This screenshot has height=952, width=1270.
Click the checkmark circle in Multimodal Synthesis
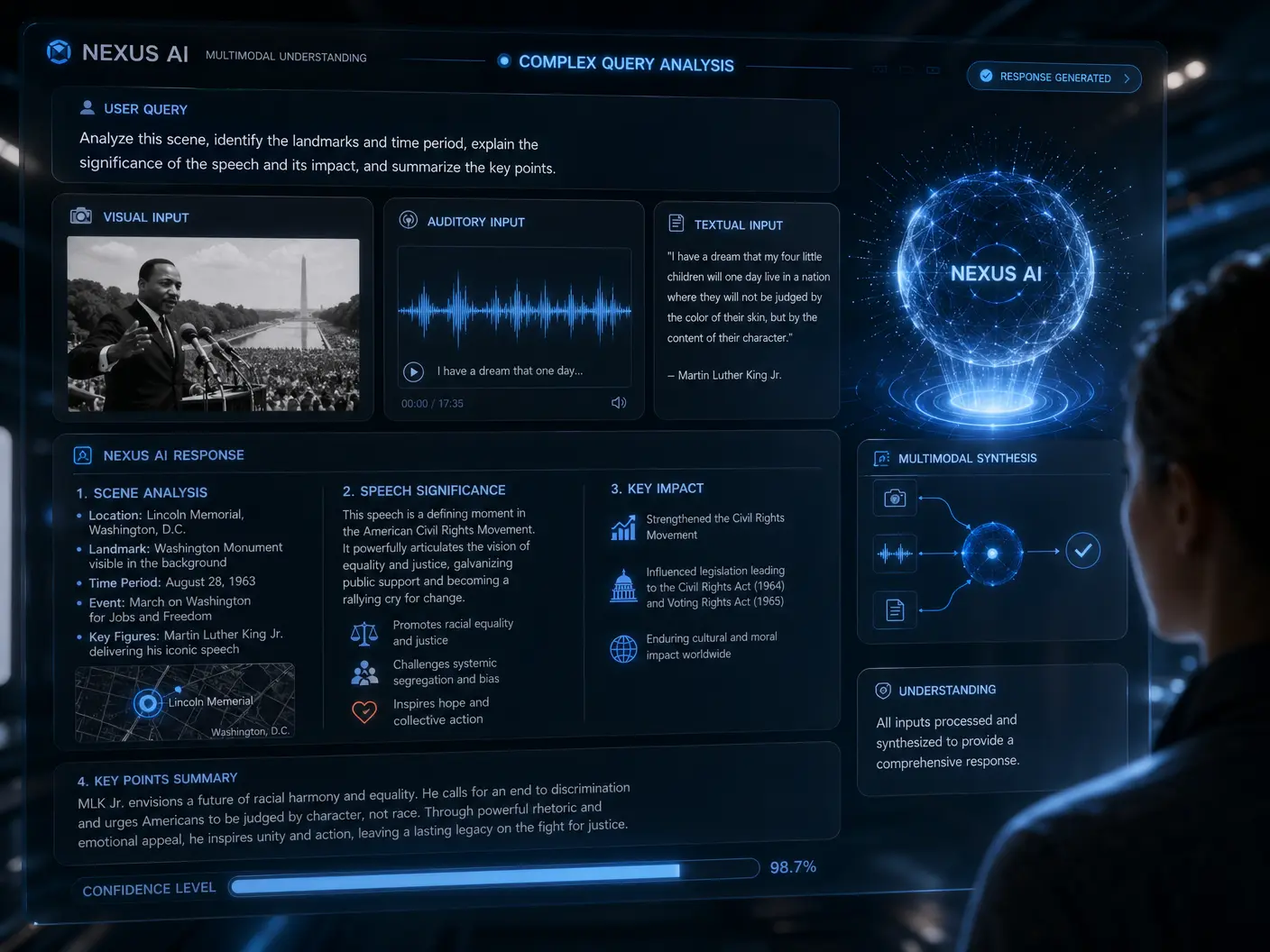pyautogui.click(x=1082, y=550)
